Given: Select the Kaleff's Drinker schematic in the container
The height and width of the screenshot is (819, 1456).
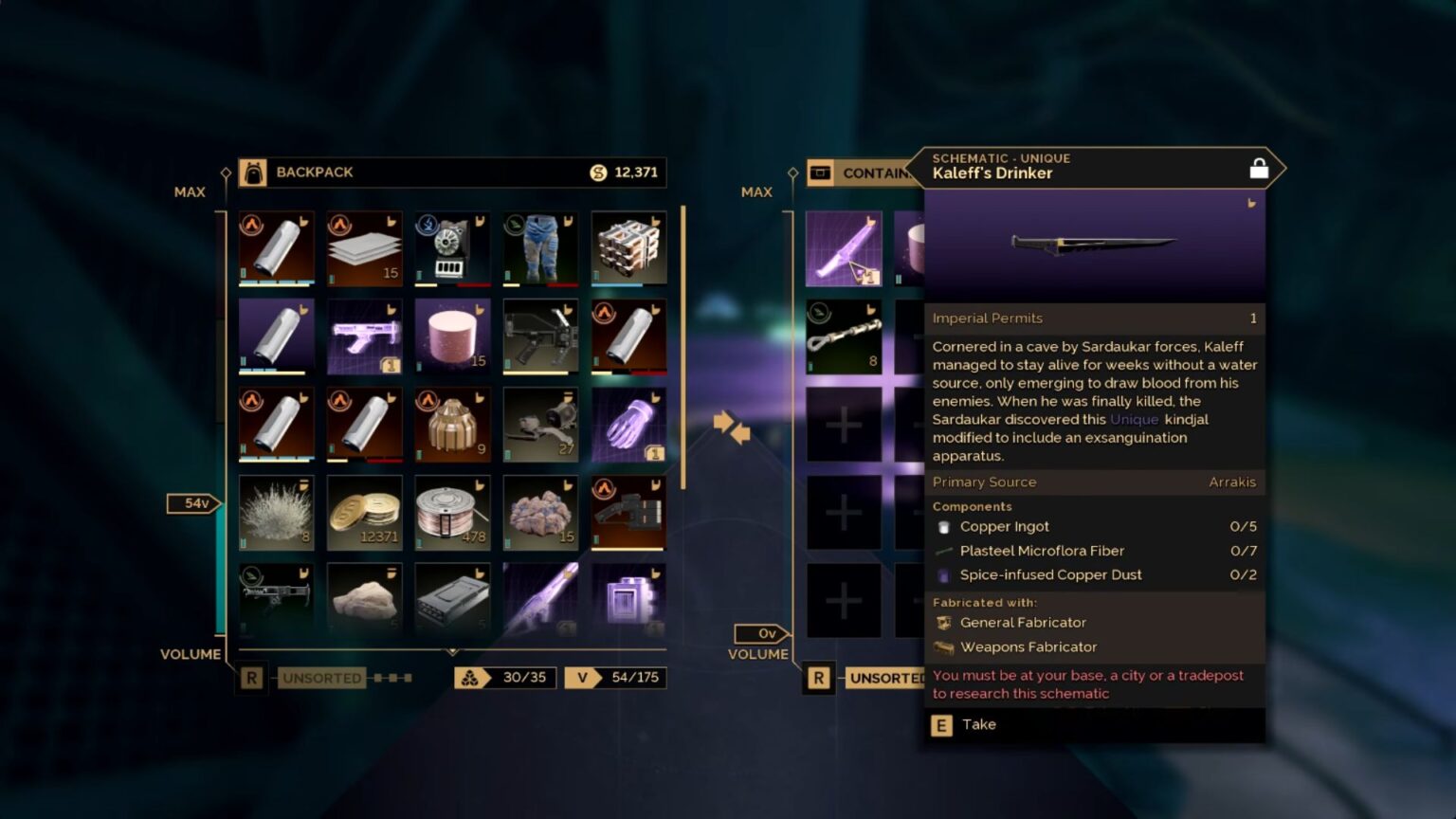Looking at the screenshot, I should click(844, 248).
